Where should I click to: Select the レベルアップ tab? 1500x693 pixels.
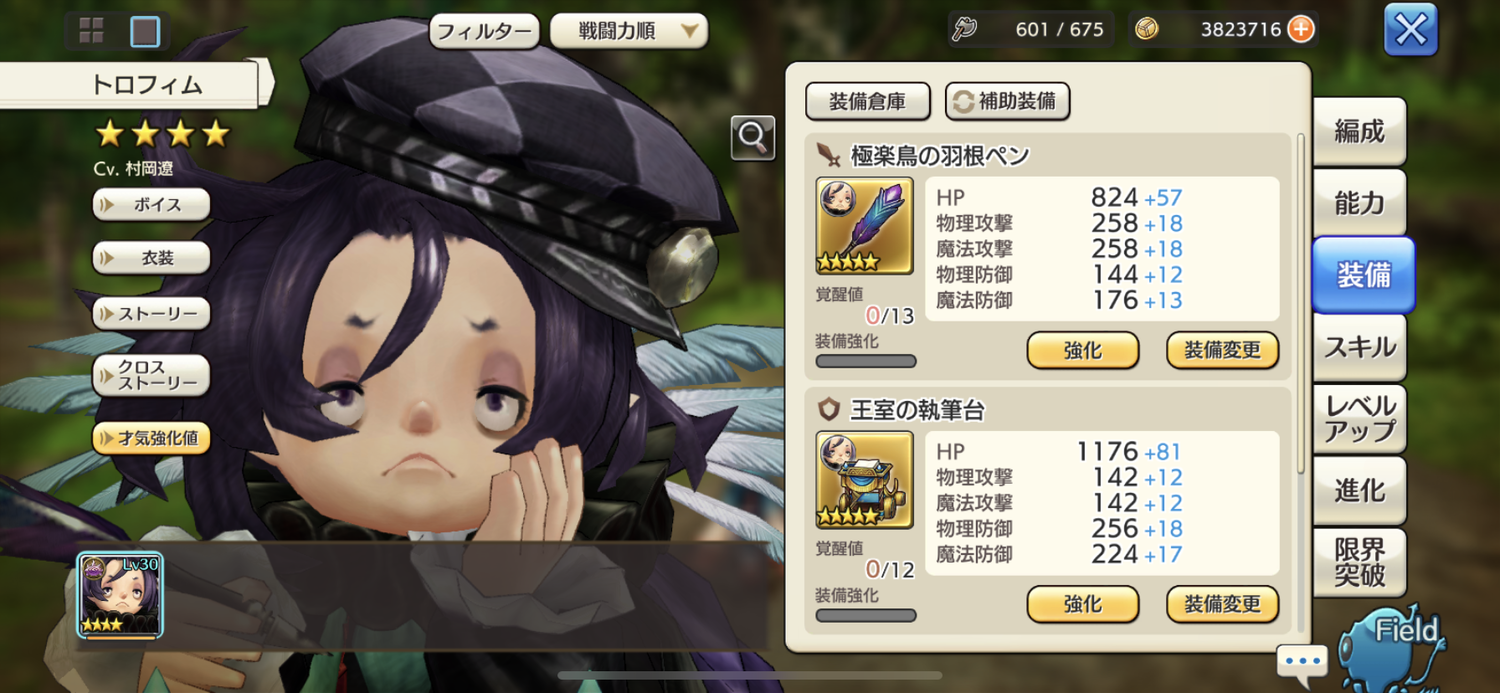1359,419
